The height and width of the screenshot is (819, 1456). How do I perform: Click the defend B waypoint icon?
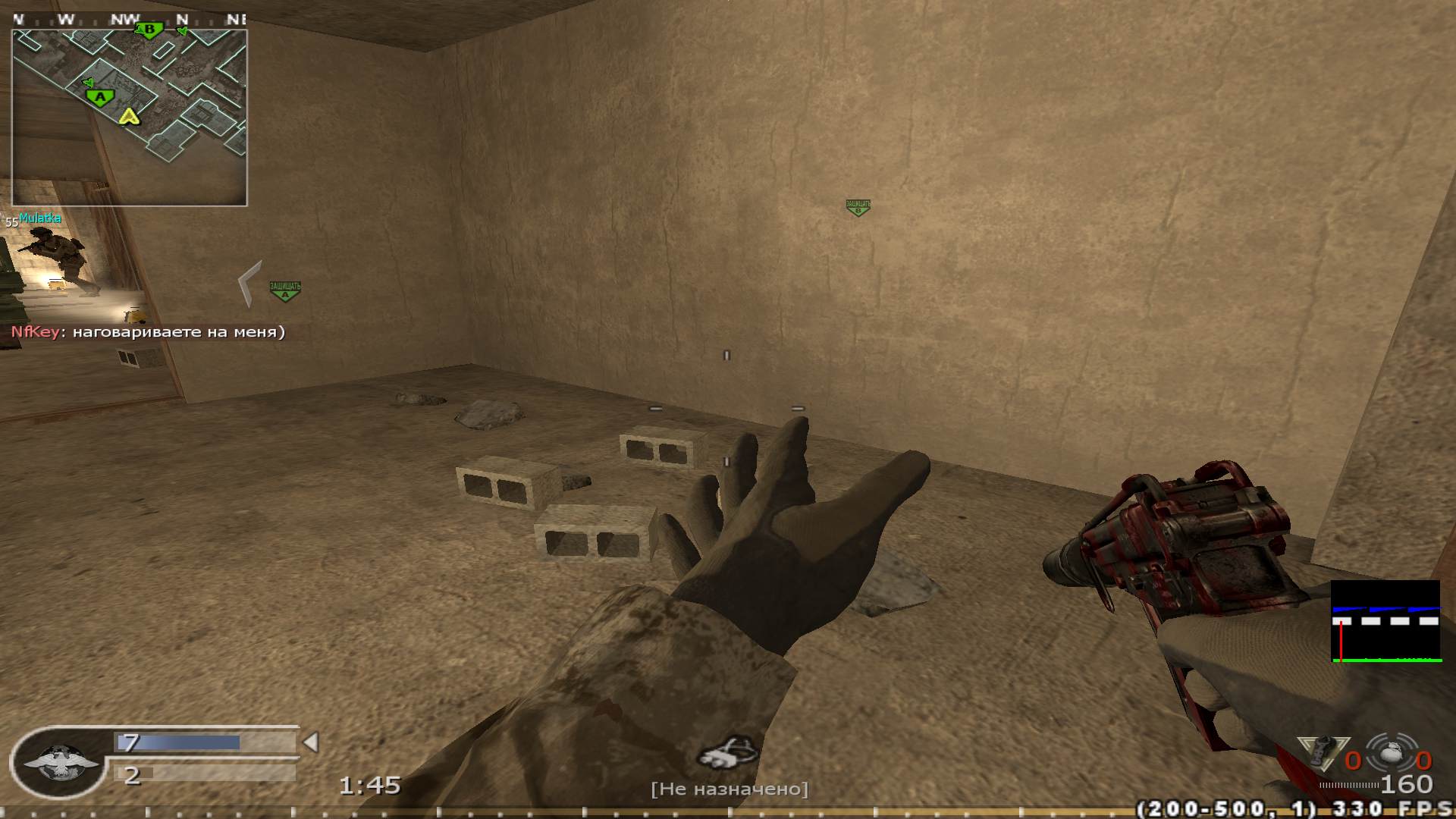pos(858,207)
